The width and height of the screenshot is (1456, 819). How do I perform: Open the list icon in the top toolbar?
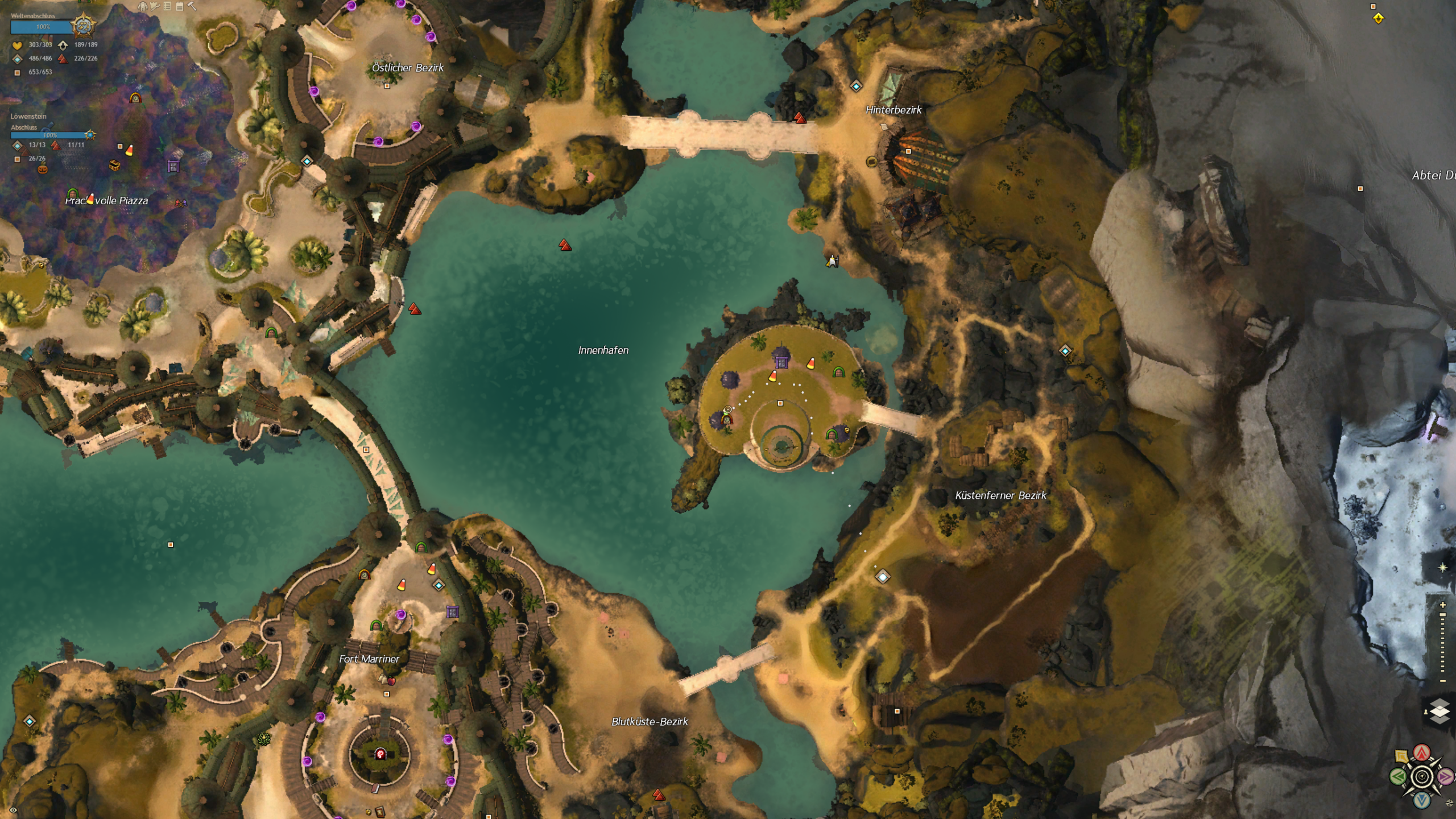point(167,7)
